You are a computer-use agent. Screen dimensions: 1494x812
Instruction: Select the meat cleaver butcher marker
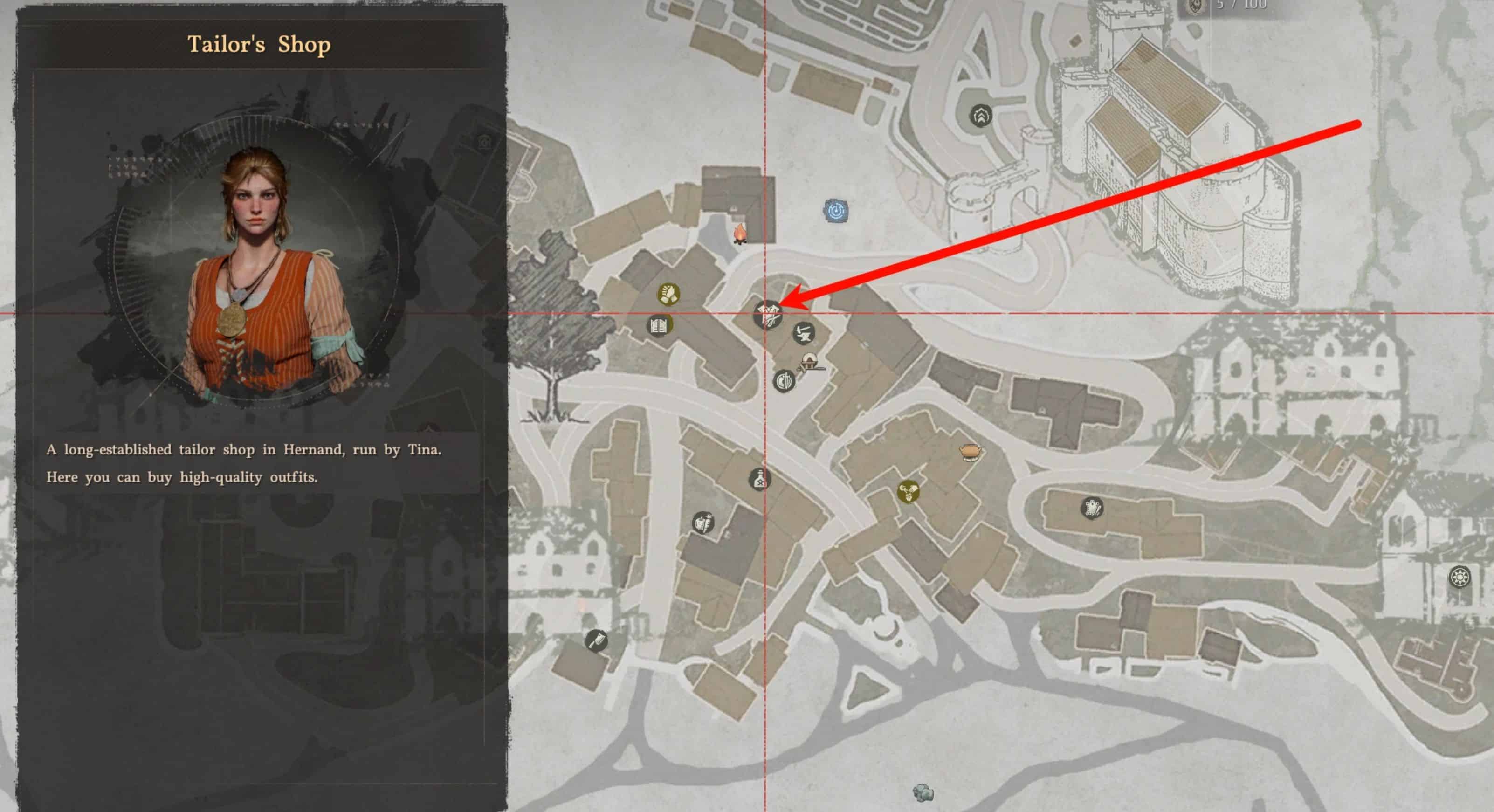pos(596,641)
